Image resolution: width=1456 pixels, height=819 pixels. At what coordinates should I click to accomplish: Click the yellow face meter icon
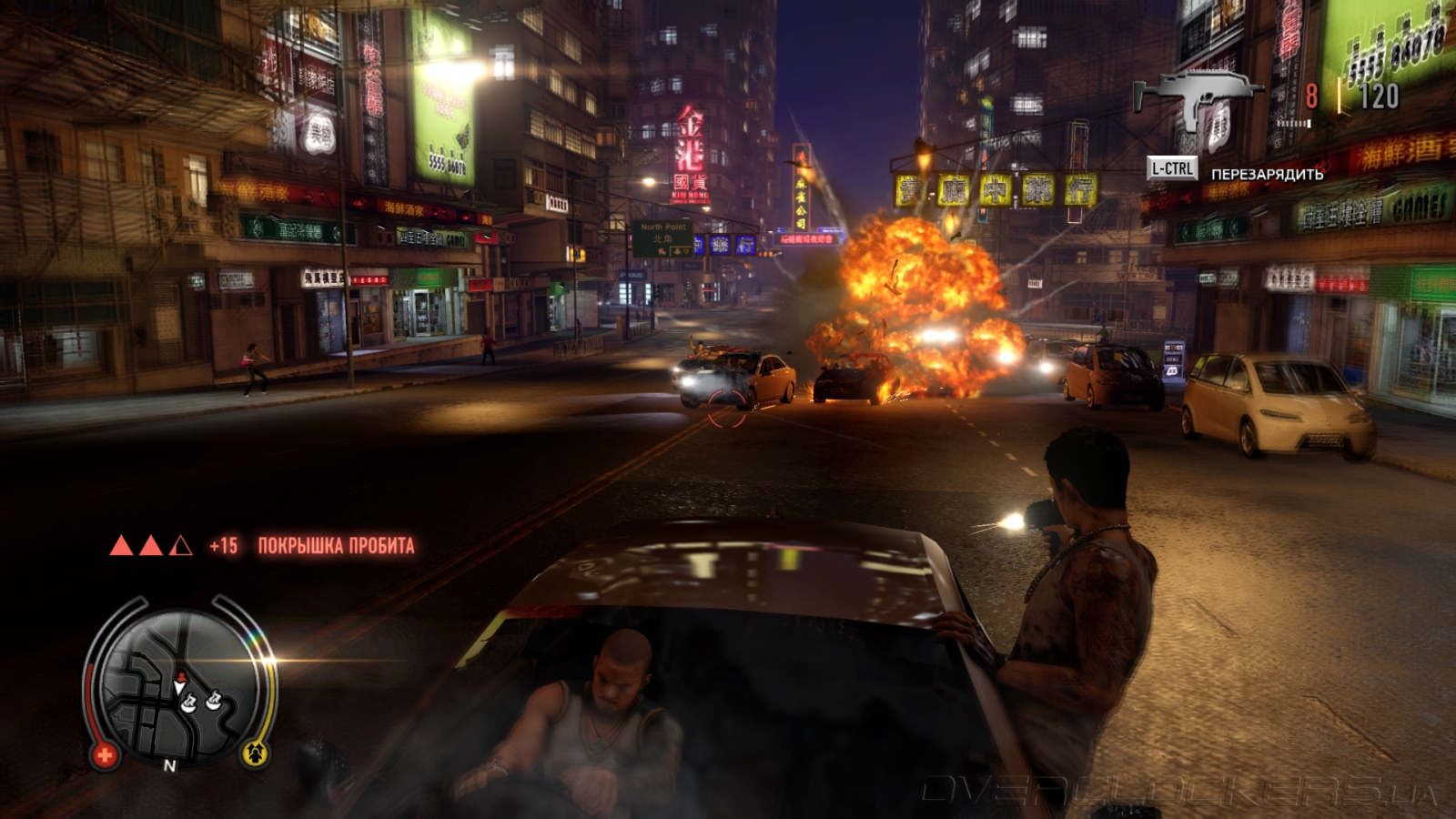click(255, 753)
